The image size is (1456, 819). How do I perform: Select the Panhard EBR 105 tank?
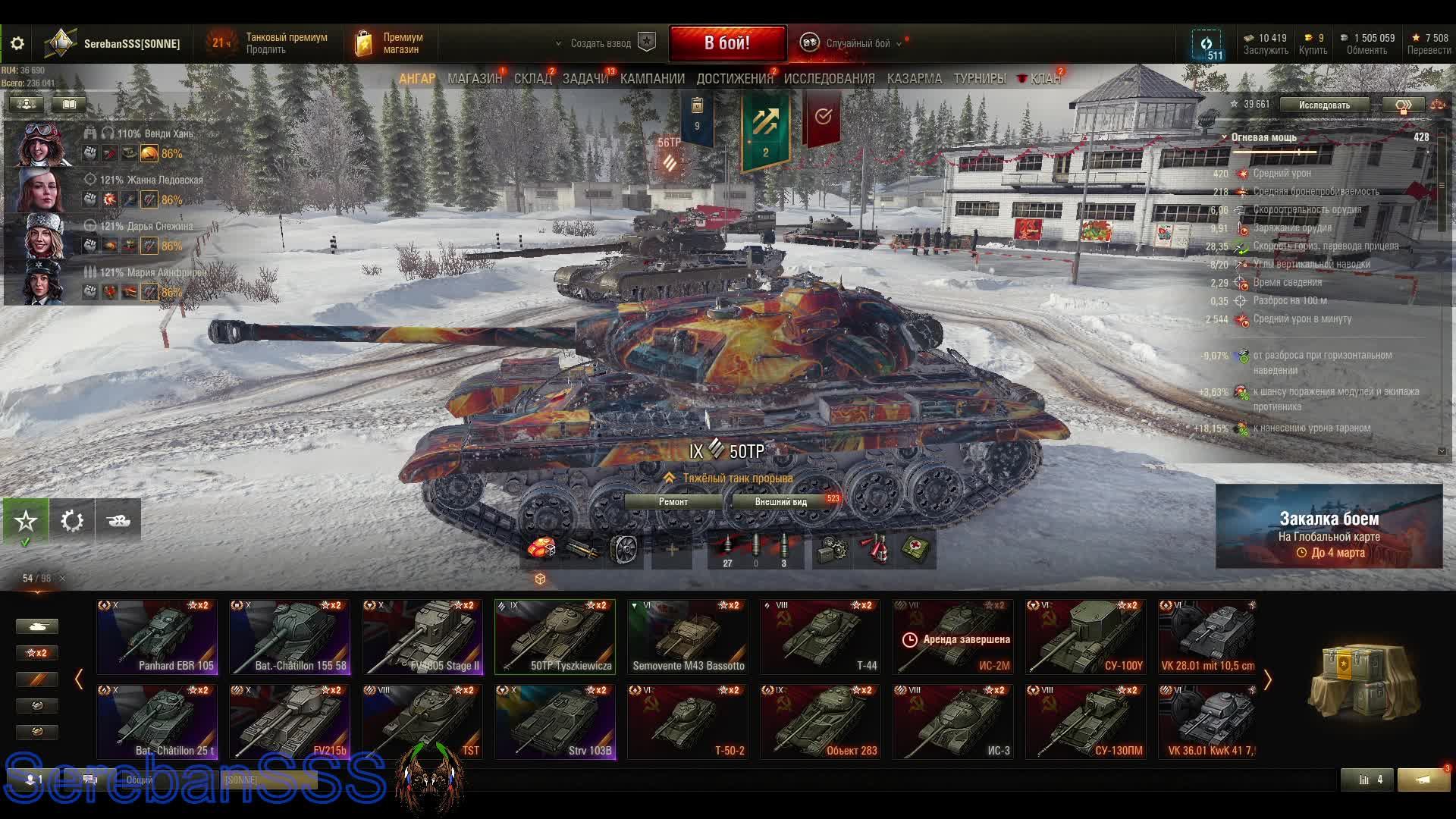click(x=157, y=637)
